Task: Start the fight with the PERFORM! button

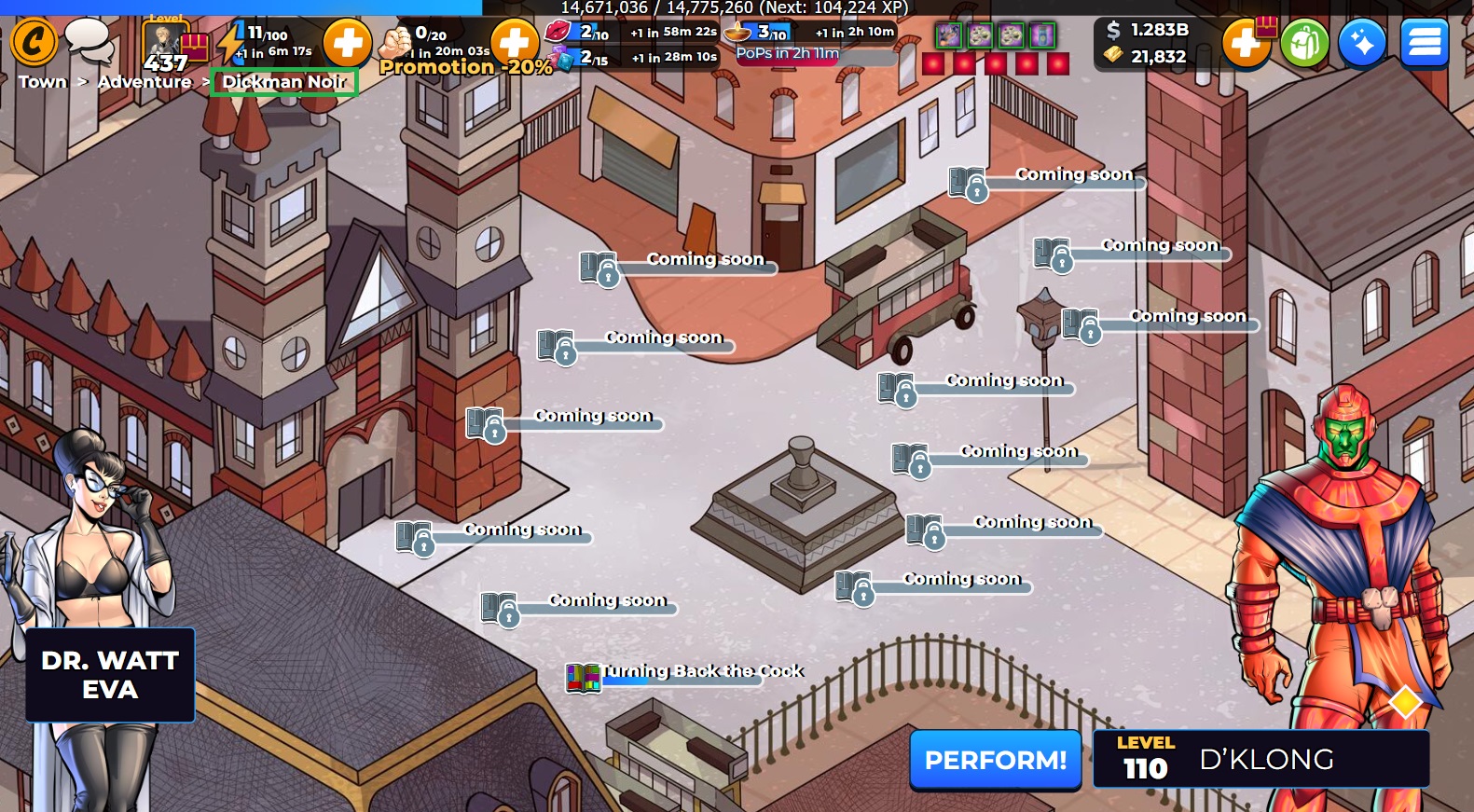Action: (995, 760)
